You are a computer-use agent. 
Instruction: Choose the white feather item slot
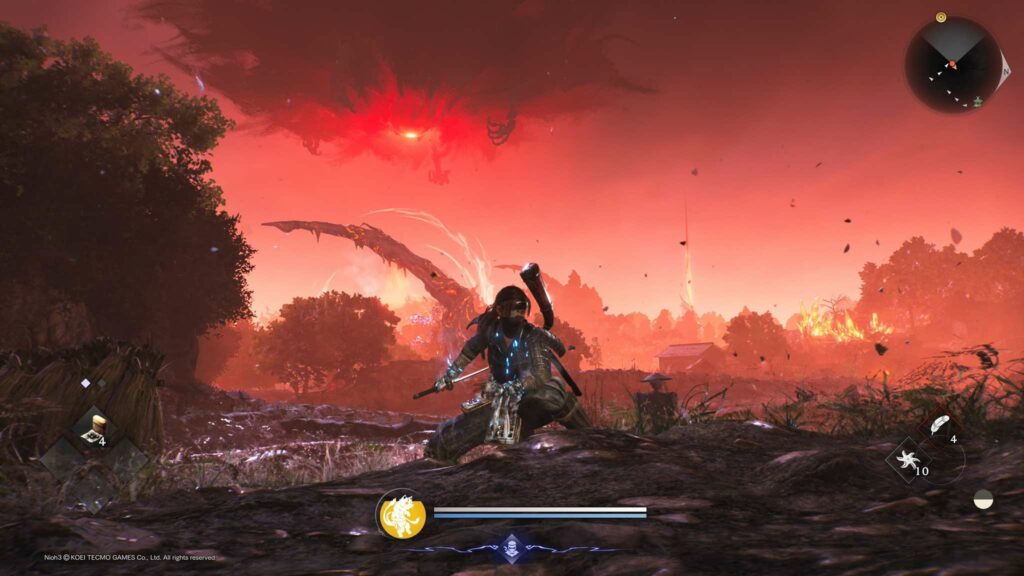point(939,425)
